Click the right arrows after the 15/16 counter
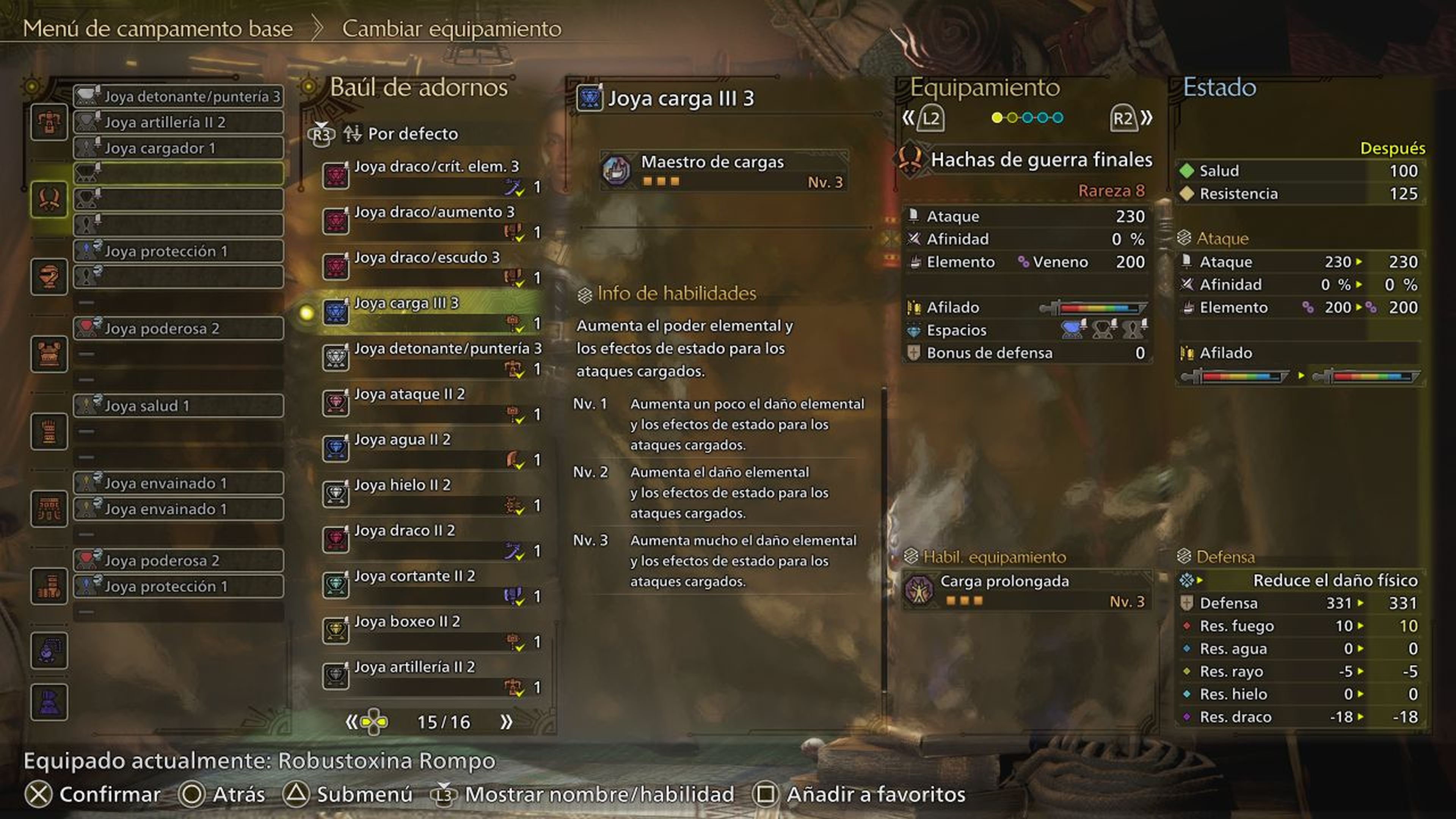Image resolution: width=1456 pixels, height=819 pixels. pyautogui.click(x=506, y=721)
